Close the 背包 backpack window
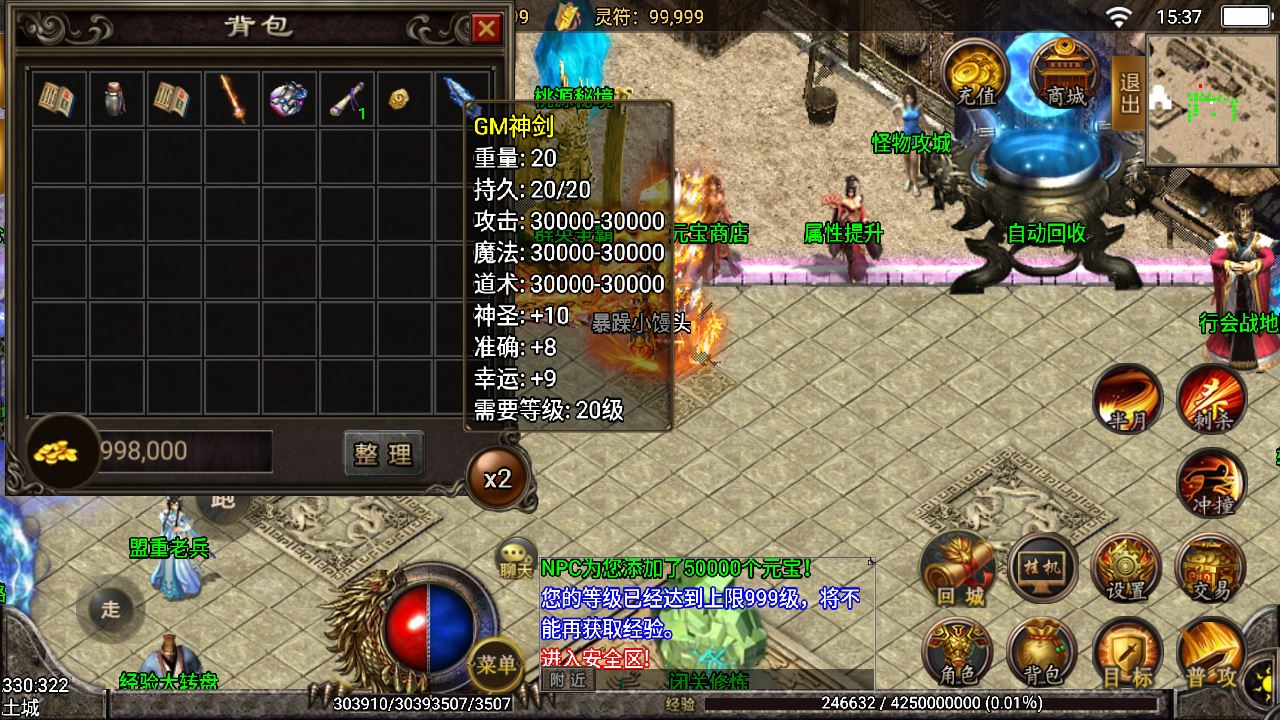 point(487,29)
